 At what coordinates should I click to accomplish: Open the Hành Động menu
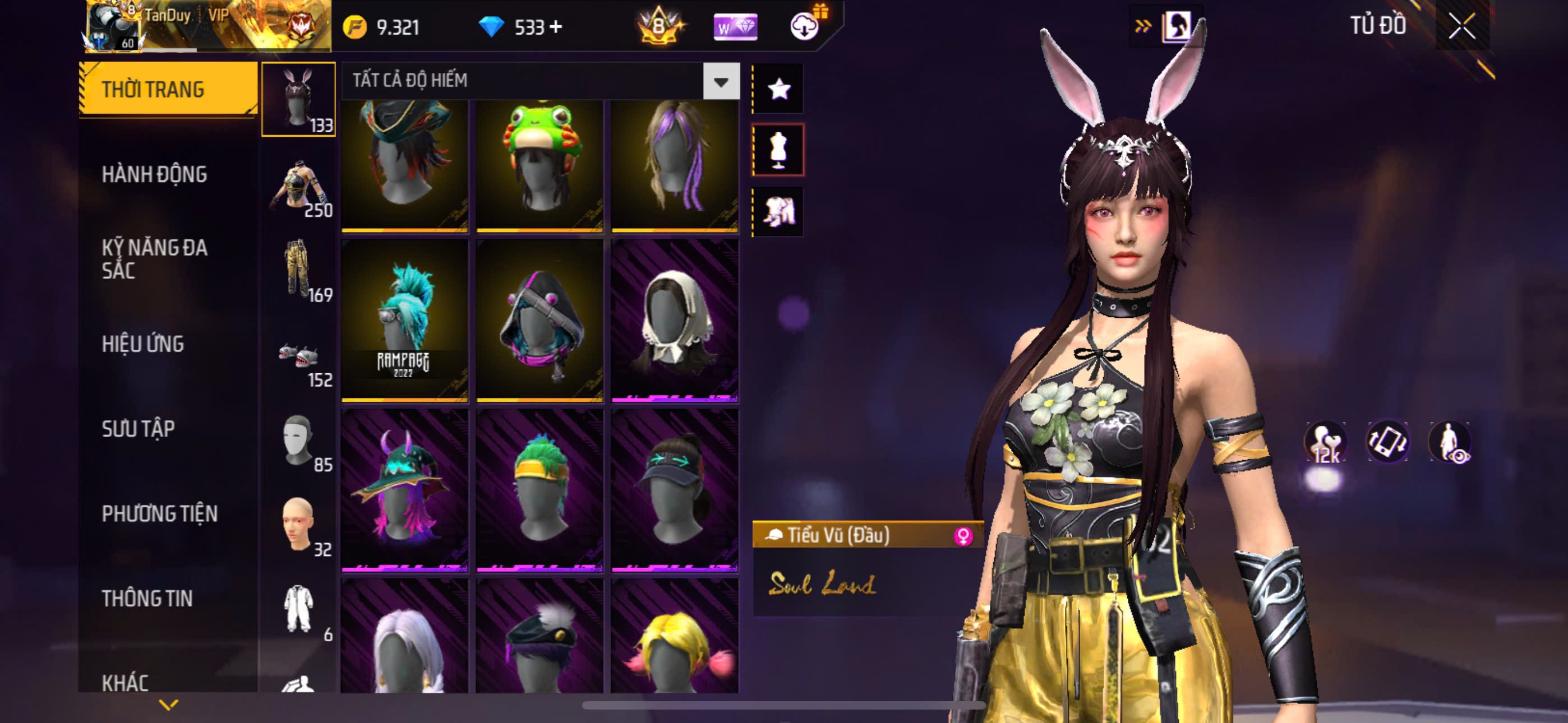[x=155, y=175]
